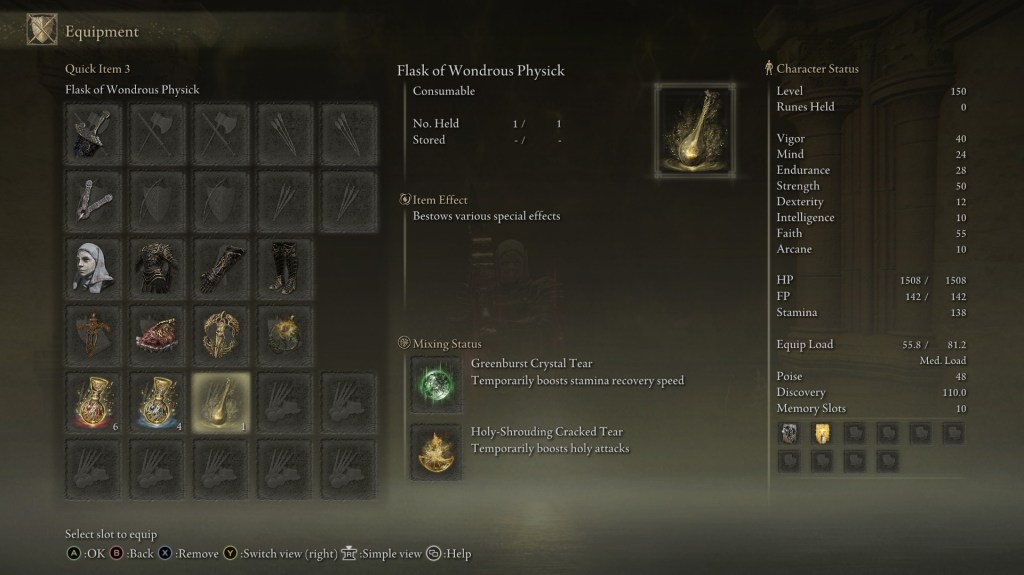Select the red crab-like talisman slot
Image resolution: width=1024 pixels, height=575 pixels.
[158, 334]
